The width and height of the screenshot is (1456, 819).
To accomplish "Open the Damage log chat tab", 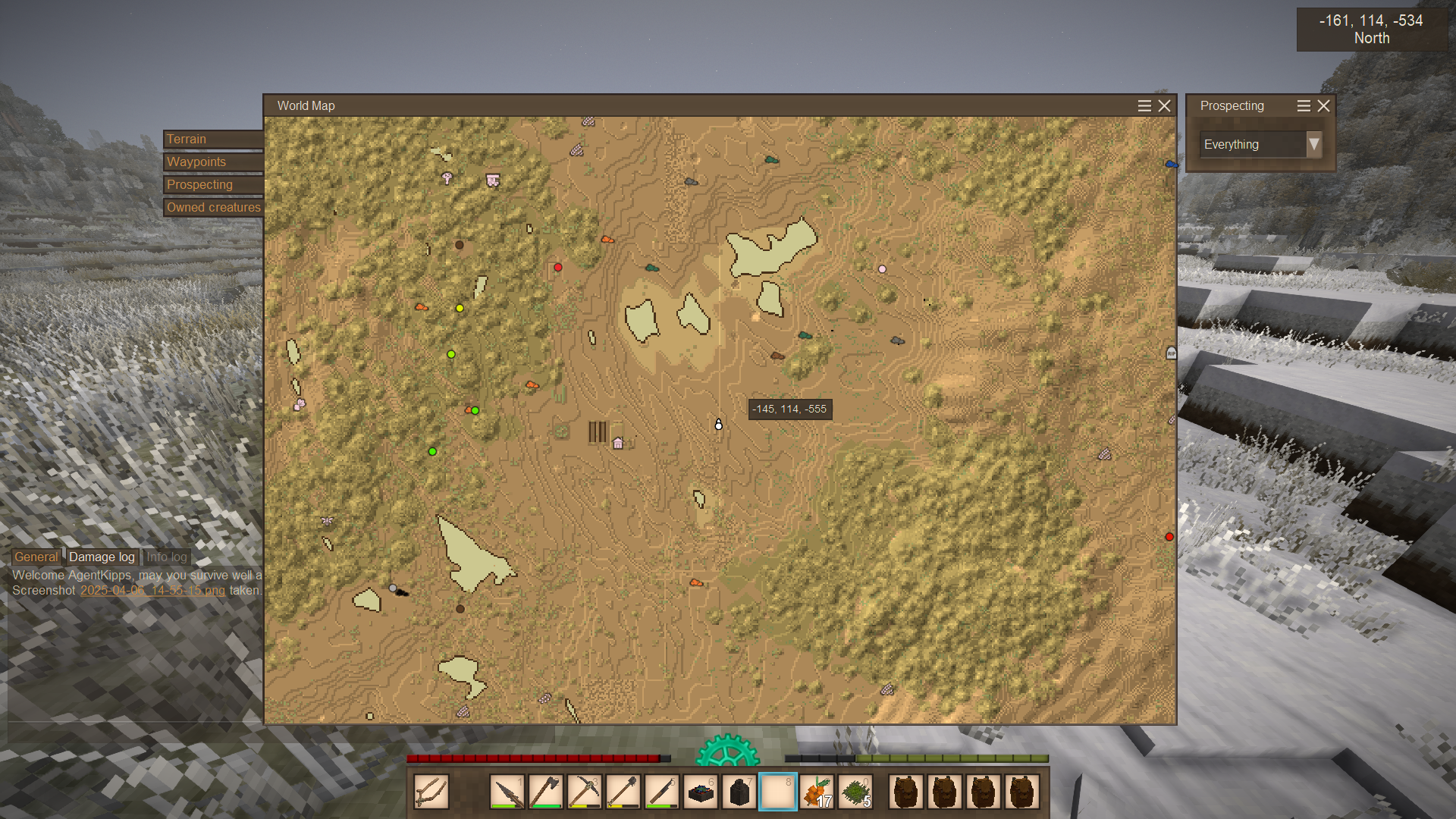I will point(102,557).
